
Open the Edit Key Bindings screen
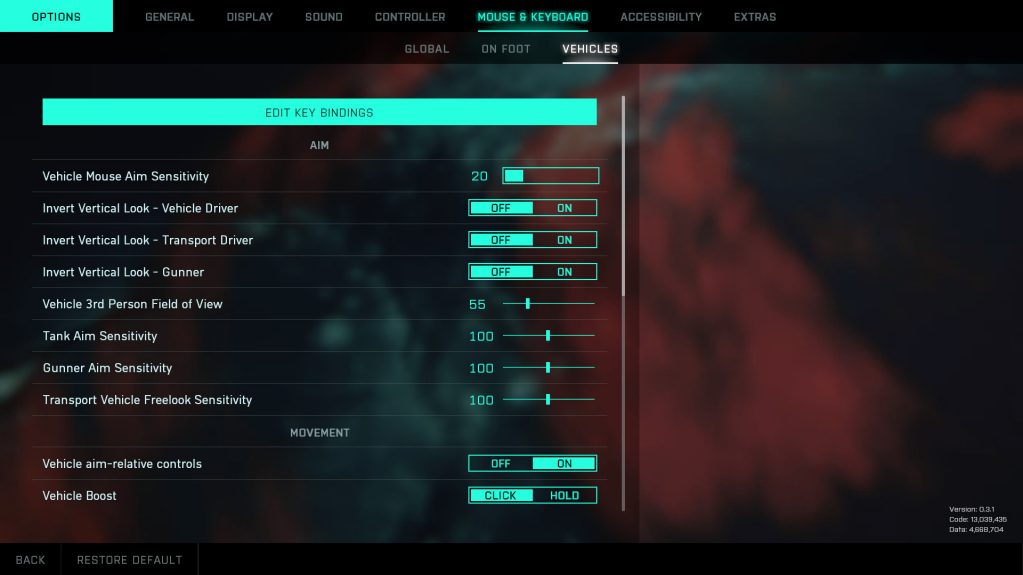pos(319,112)
